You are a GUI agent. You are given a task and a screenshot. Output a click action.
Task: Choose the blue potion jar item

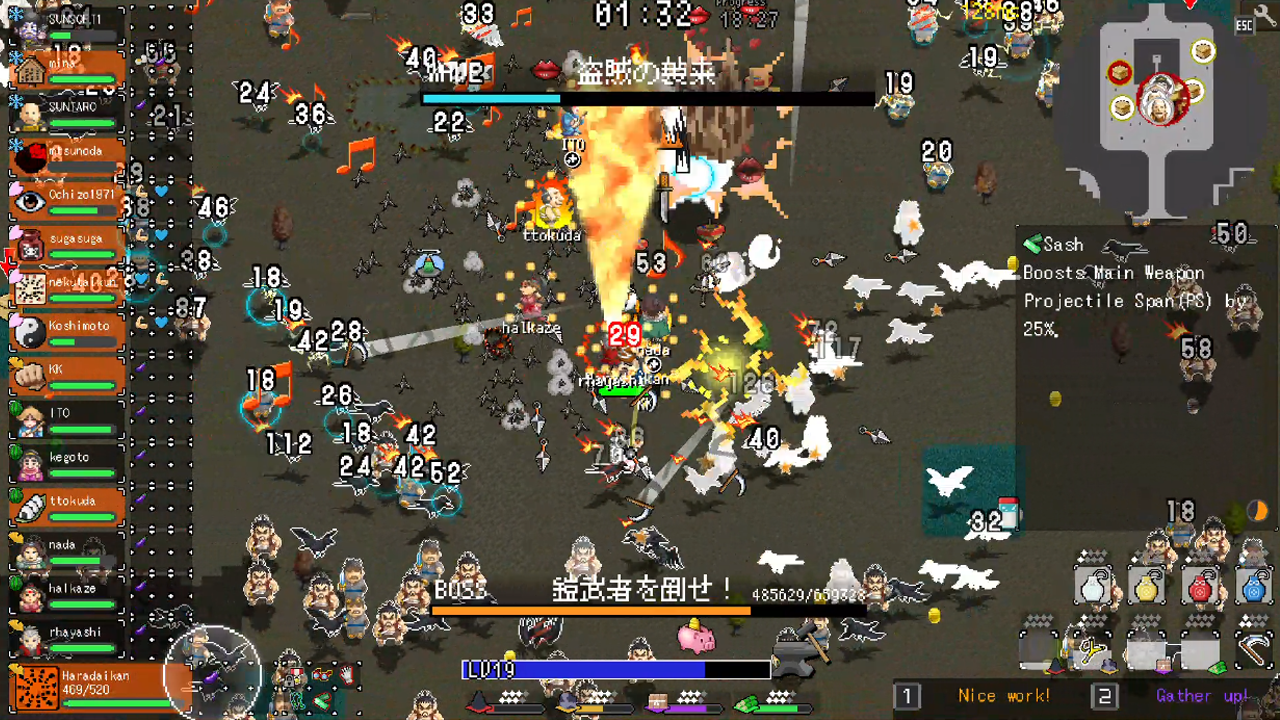[x=1252, y=587]
